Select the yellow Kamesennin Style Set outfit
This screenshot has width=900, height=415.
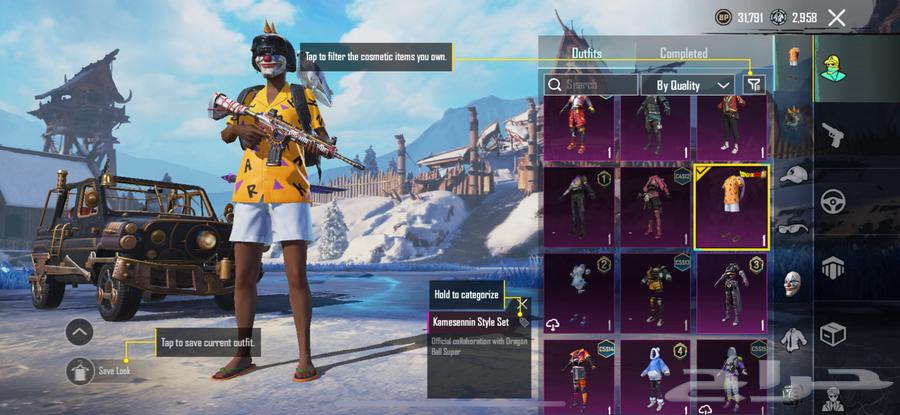pyautogui.click(x=733, y=207)
